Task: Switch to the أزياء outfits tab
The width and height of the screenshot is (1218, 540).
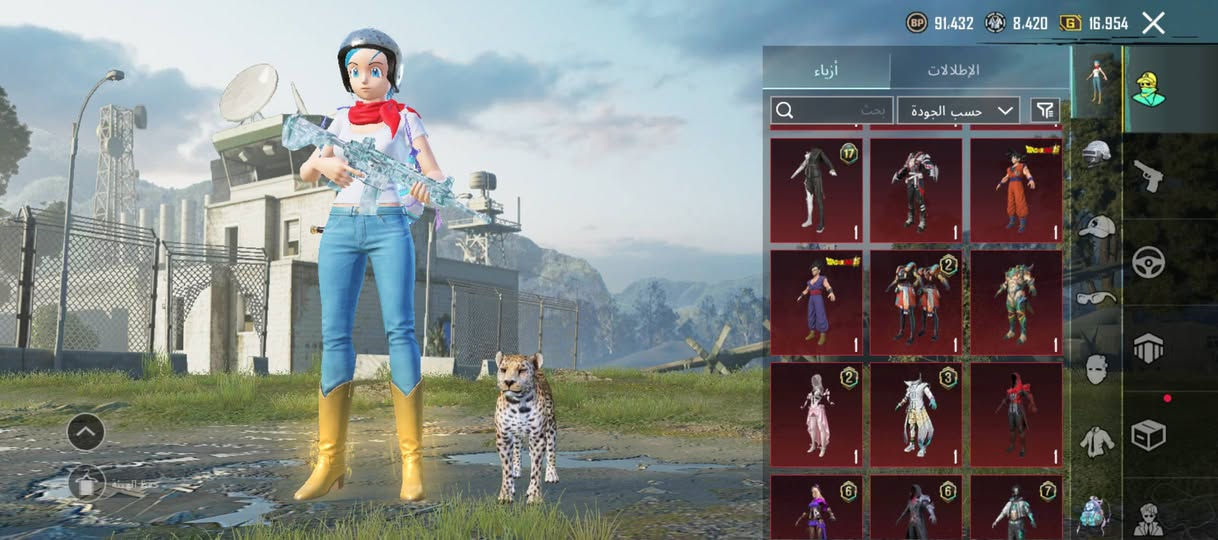Action: 825,70
